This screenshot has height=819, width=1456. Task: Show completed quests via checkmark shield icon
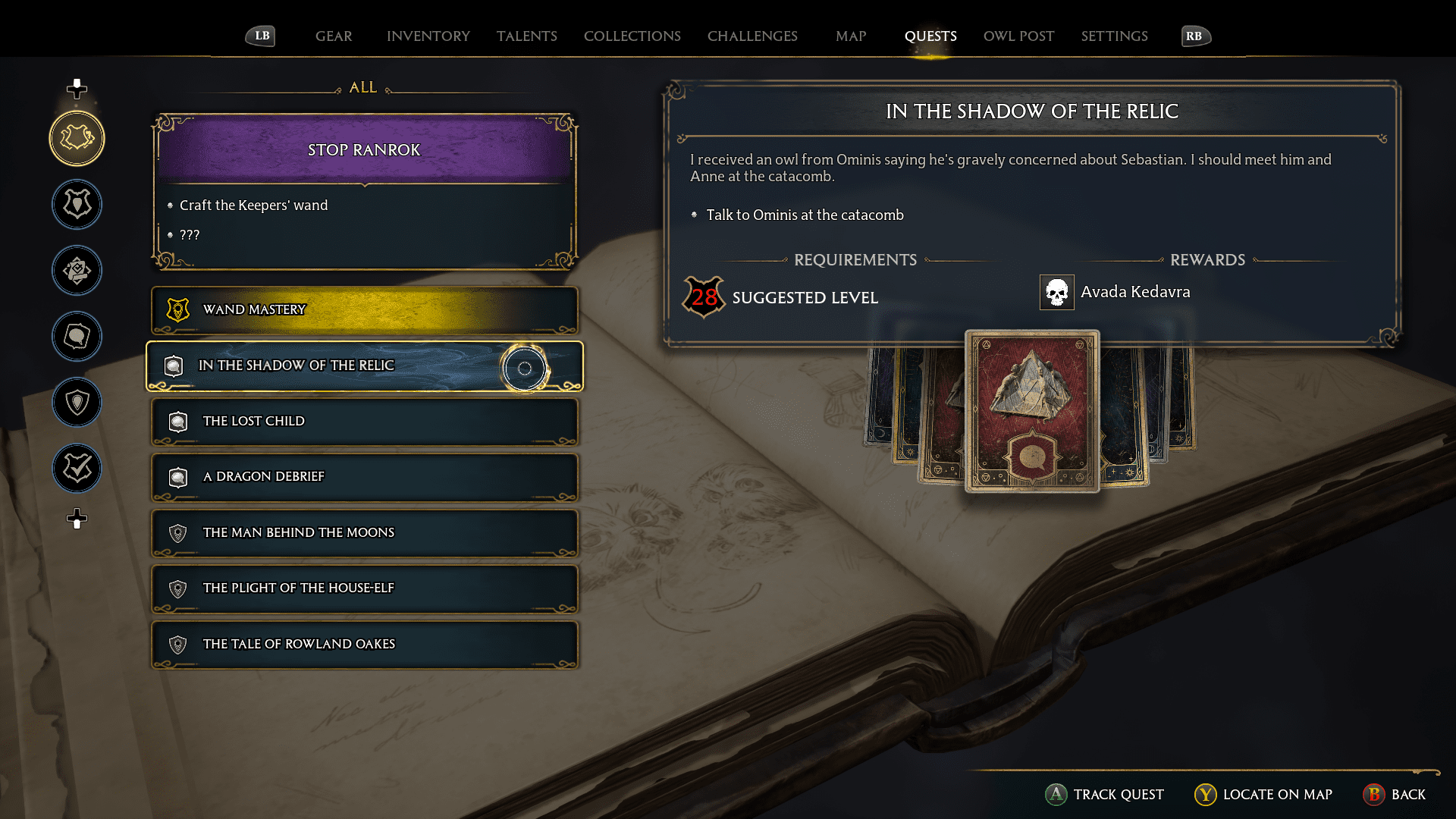tap(76, 469)
